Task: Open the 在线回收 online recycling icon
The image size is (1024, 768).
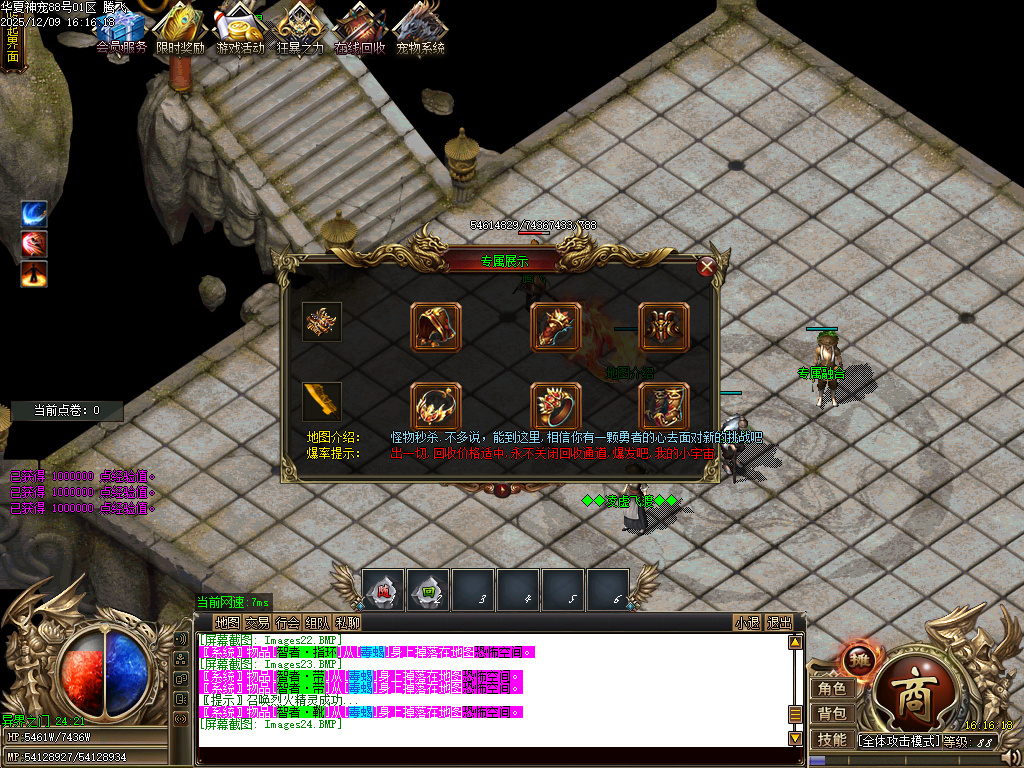Action: point(360,30)
